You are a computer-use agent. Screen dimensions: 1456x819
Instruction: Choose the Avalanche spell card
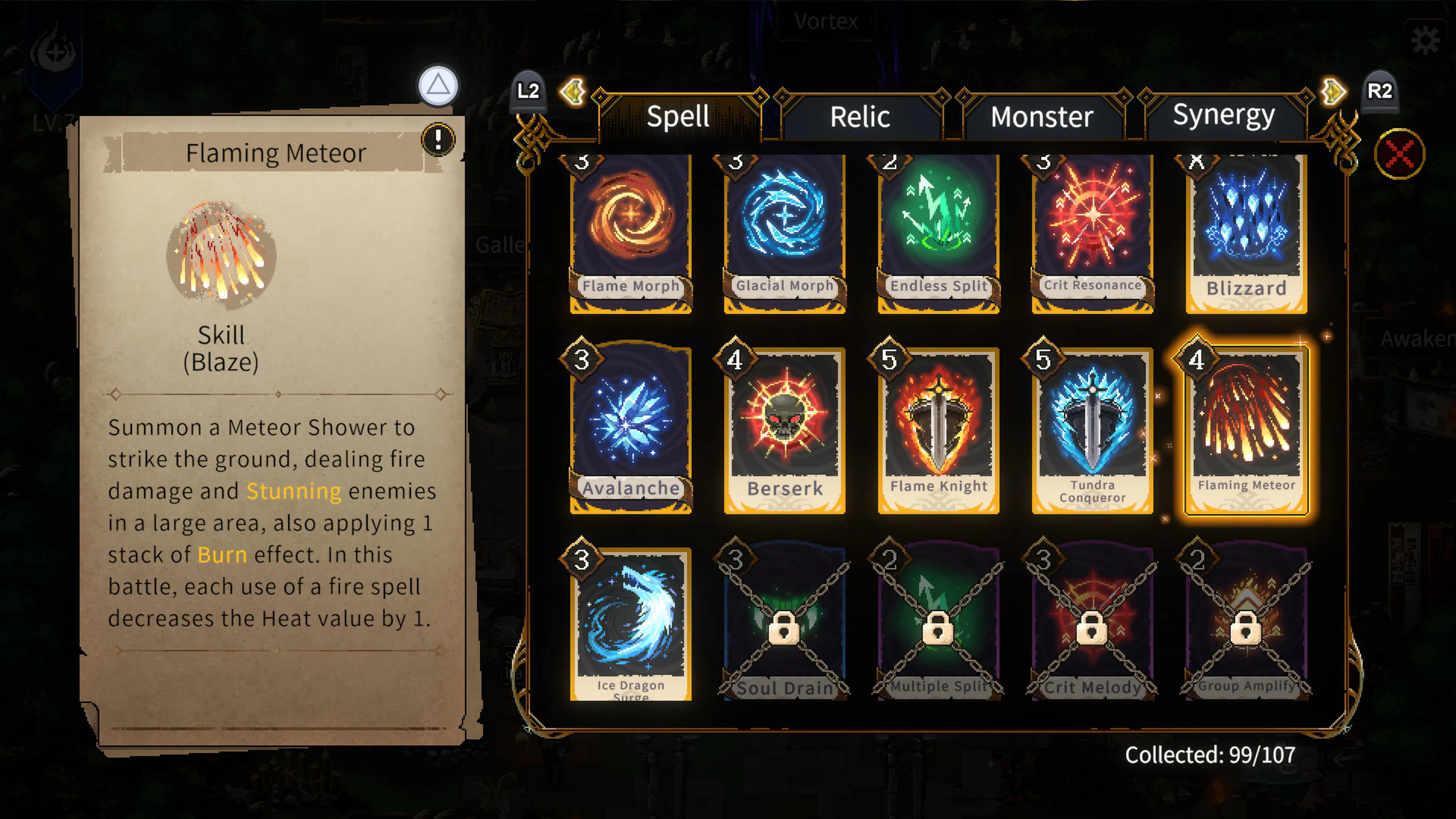(x=631, y=430)
